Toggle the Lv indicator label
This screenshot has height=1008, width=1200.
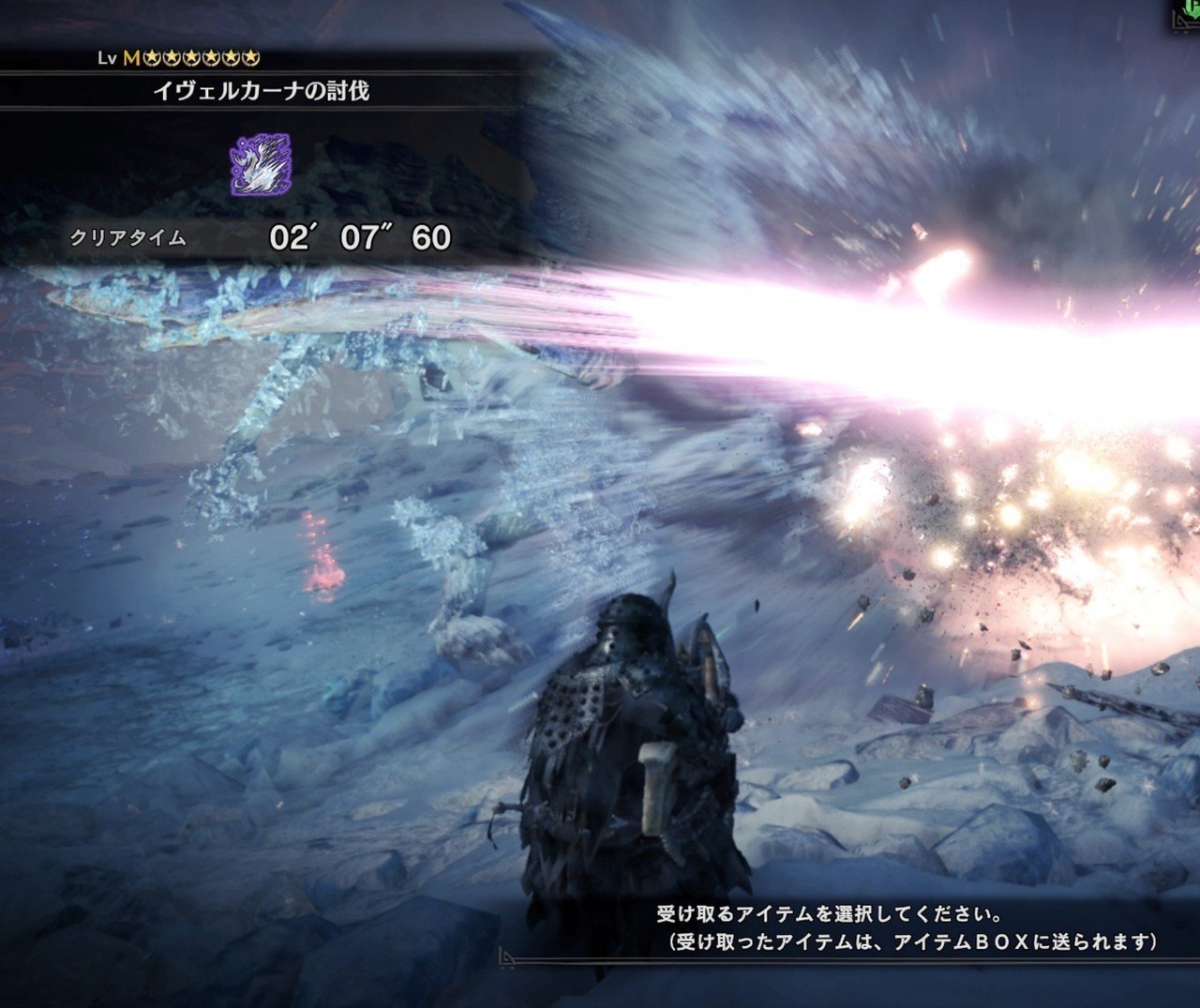(x=105, y=57)
